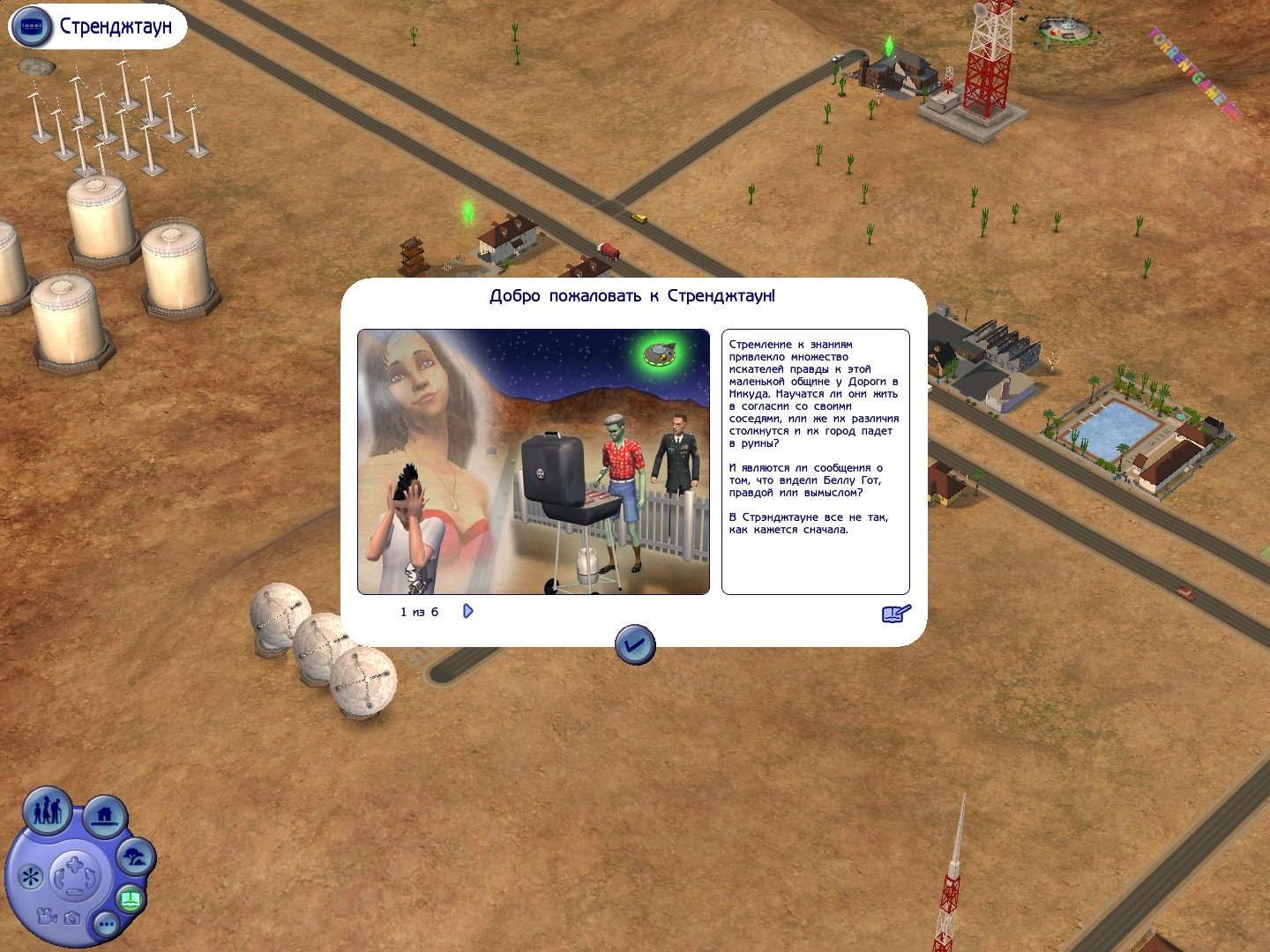Go to the next story page arrow
Screen dimensions: 1270x952
[x=468, y=611]
